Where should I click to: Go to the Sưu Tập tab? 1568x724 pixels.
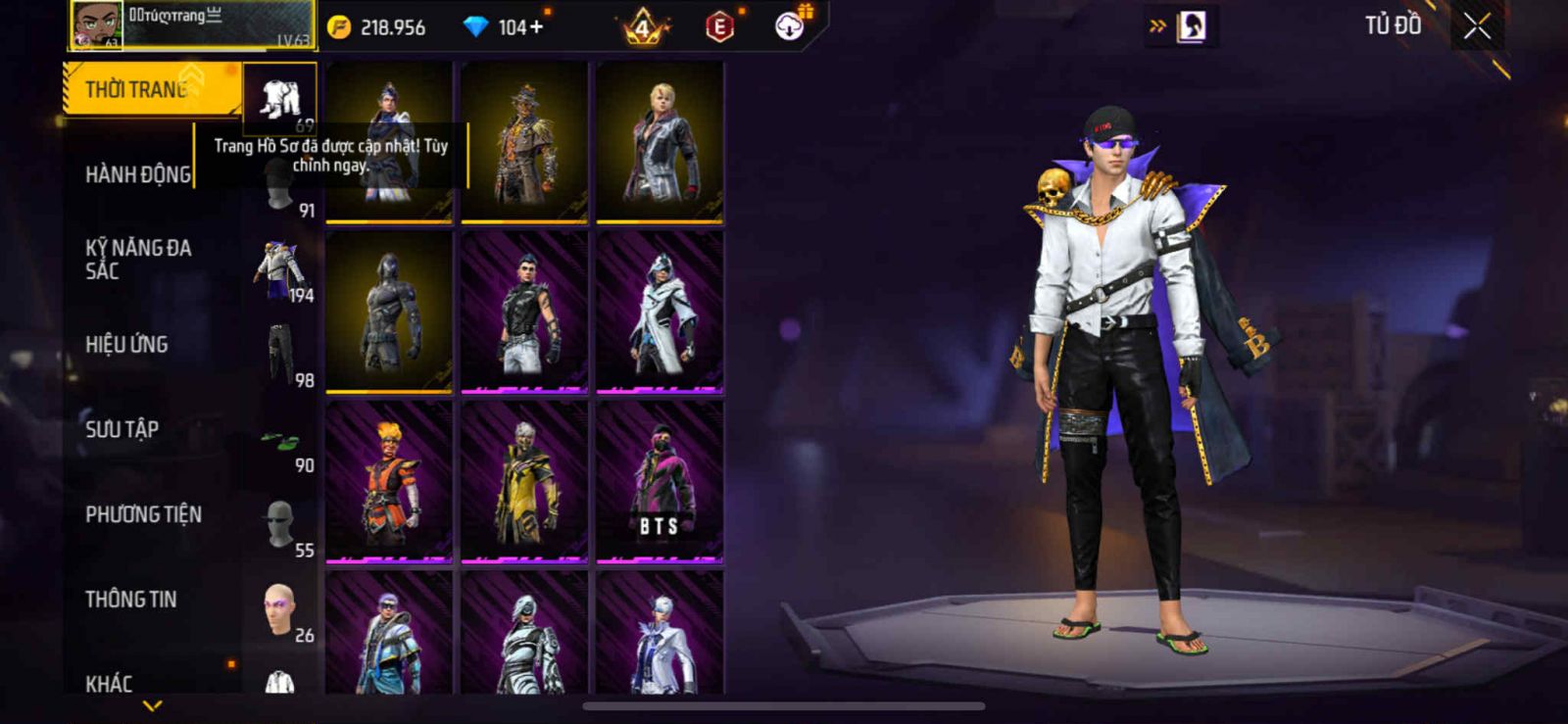point(122,429)
